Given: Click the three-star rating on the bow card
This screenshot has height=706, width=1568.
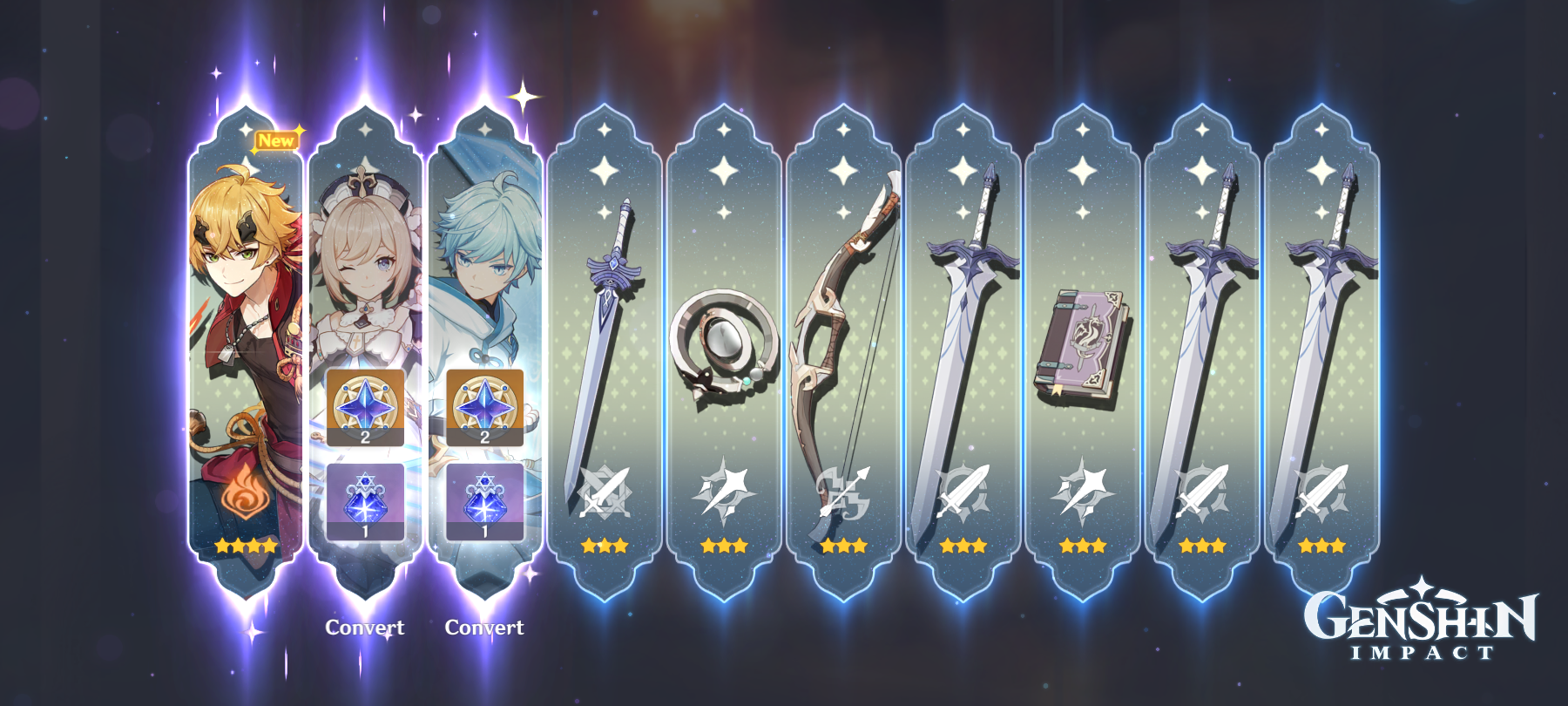Looking at the screenshot, I should (x=845, y=547).
